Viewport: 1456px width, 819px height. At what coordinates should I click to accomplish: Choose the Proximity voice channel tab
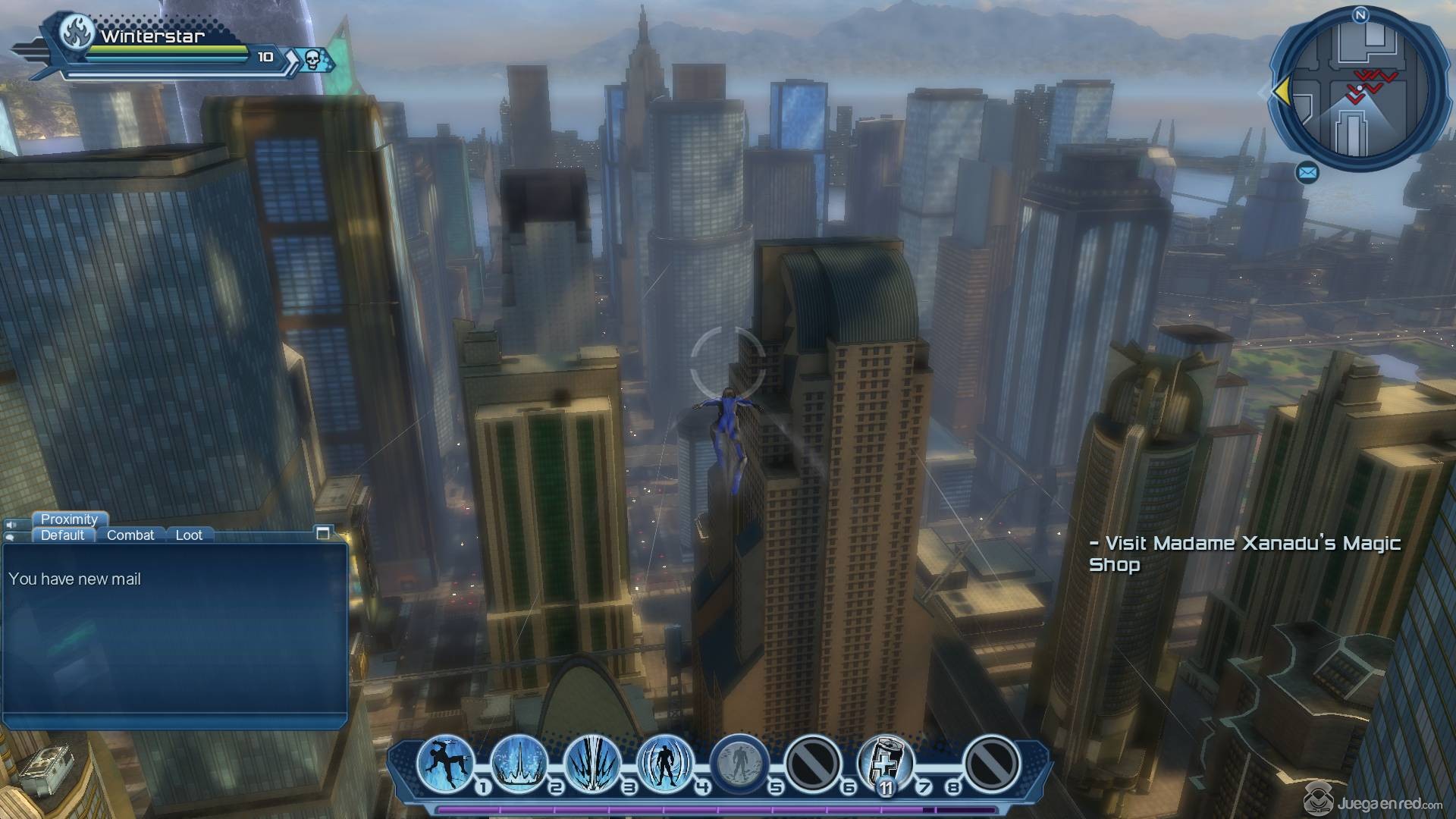[x=69, y=519]
